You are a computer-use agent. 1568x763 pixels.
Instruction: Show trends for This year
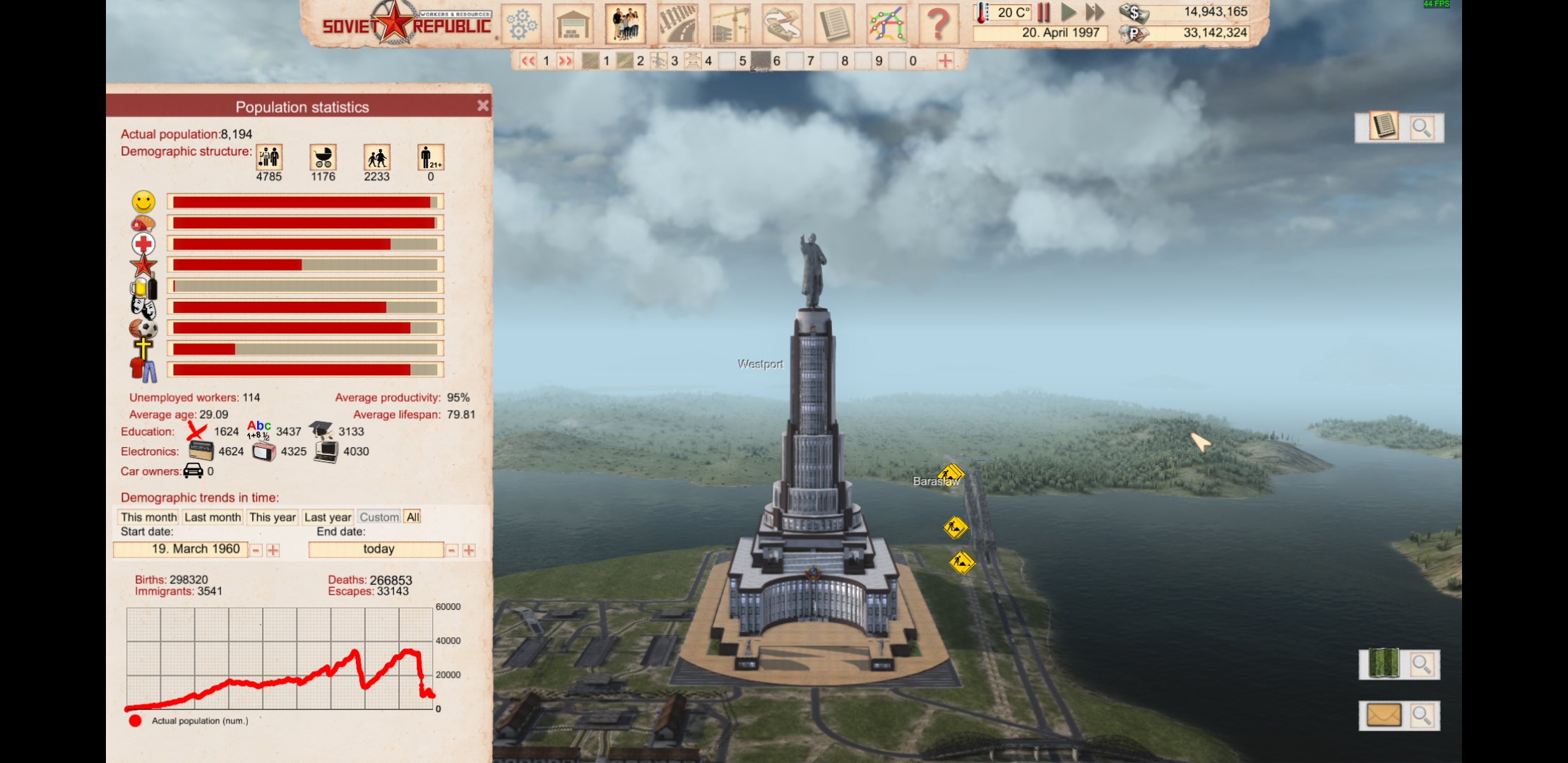[272, 517]
